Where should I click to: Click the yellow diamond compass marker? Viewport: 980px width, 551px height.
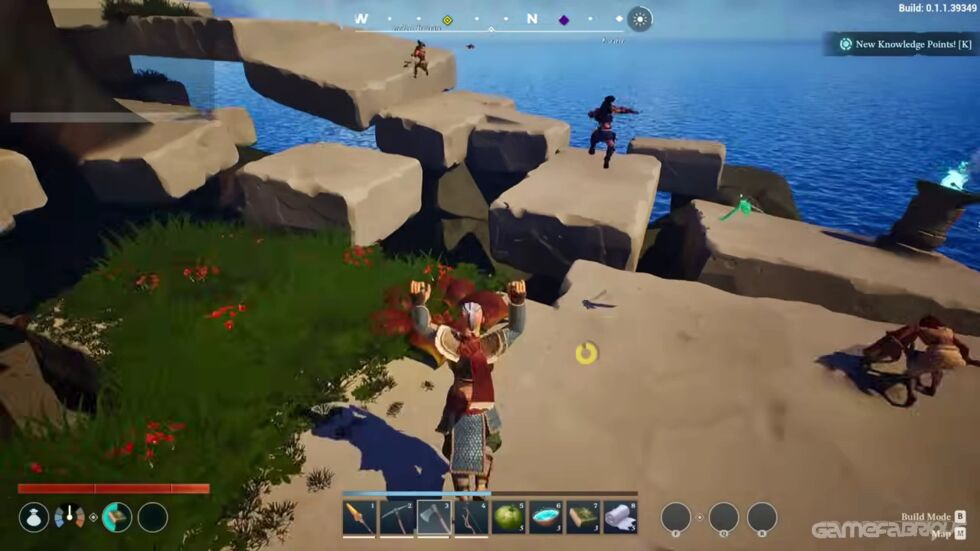(x=448, y=20)
